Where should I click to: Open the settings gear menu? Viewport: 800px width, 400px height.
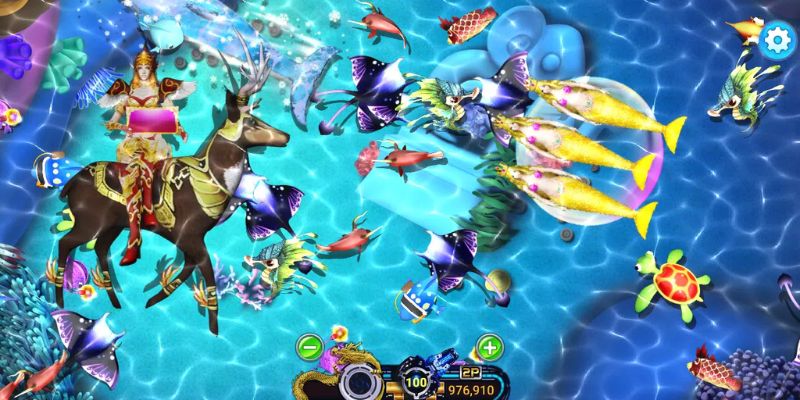click(x=775, y=39)
